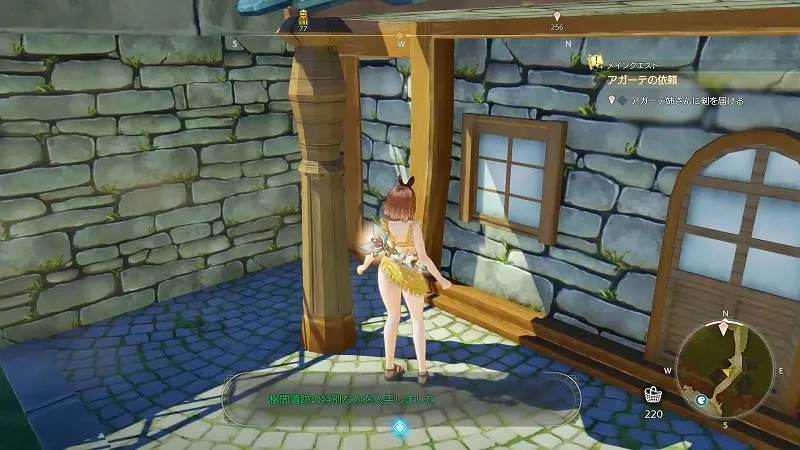Dismiss the green item-obtained notification
Viewport: 800px width, 450px height.
[x=400, y=398]
